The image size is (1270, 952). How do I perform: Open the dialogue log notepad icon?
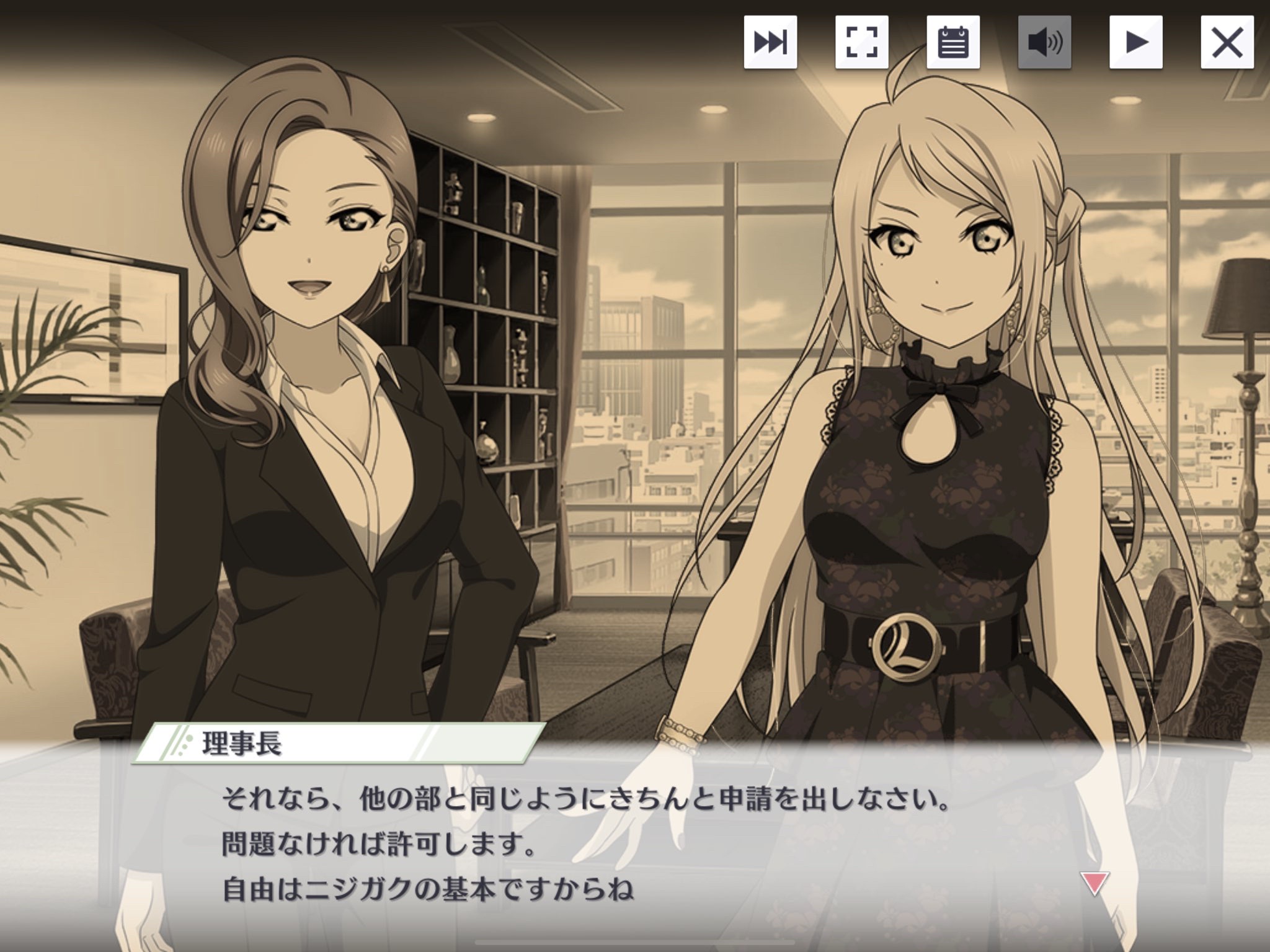click(953, 42)
